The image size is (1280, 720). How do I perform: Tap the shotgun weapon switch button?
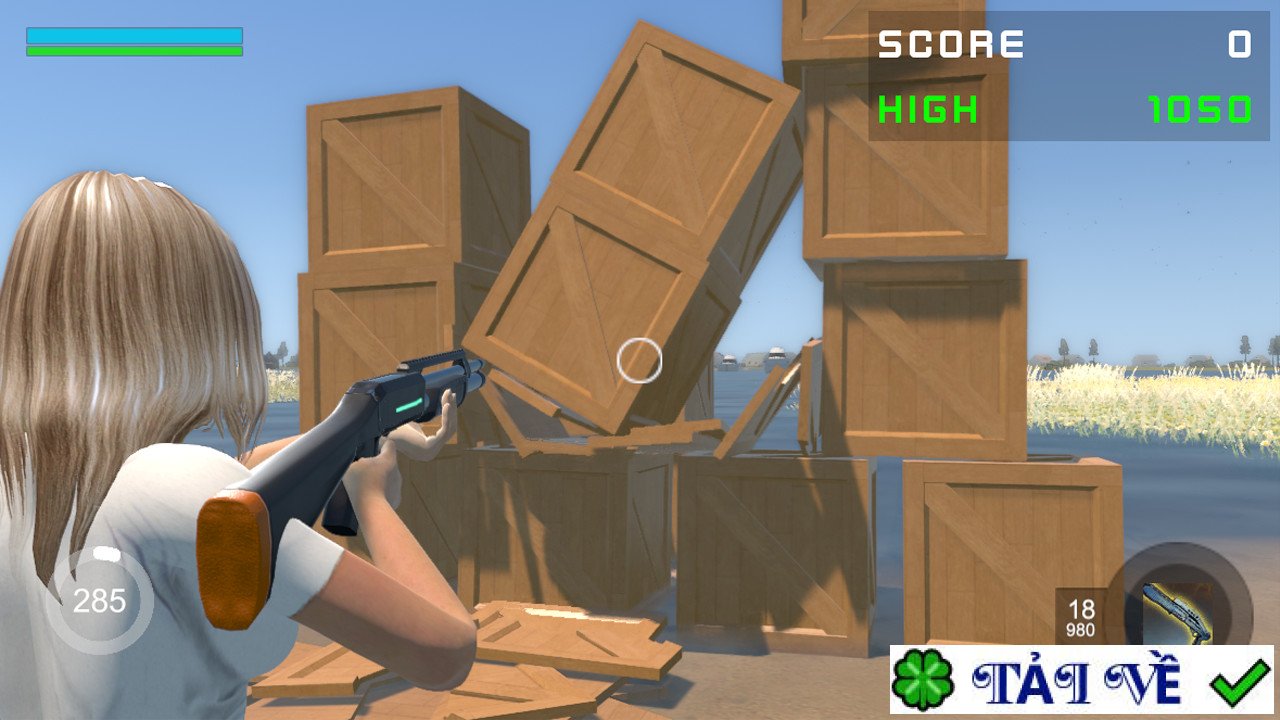click(x=1179, y=607)
